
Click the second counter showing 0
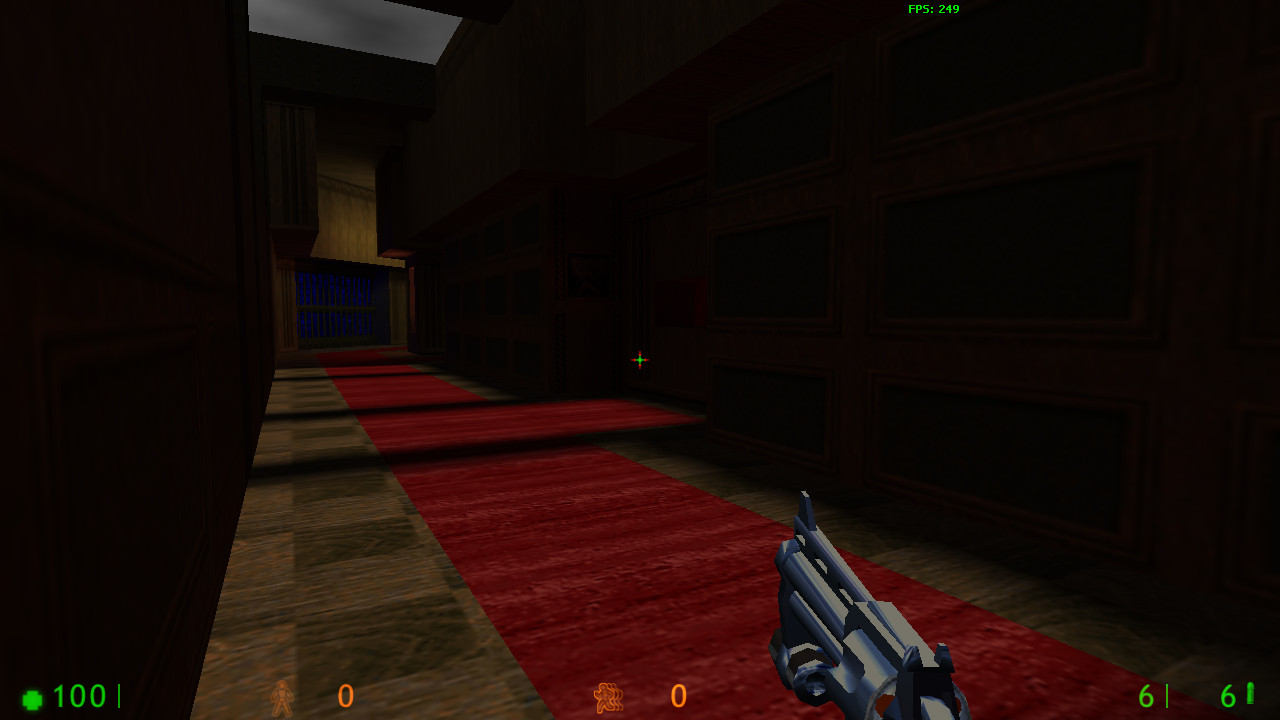tap(678, 698)
